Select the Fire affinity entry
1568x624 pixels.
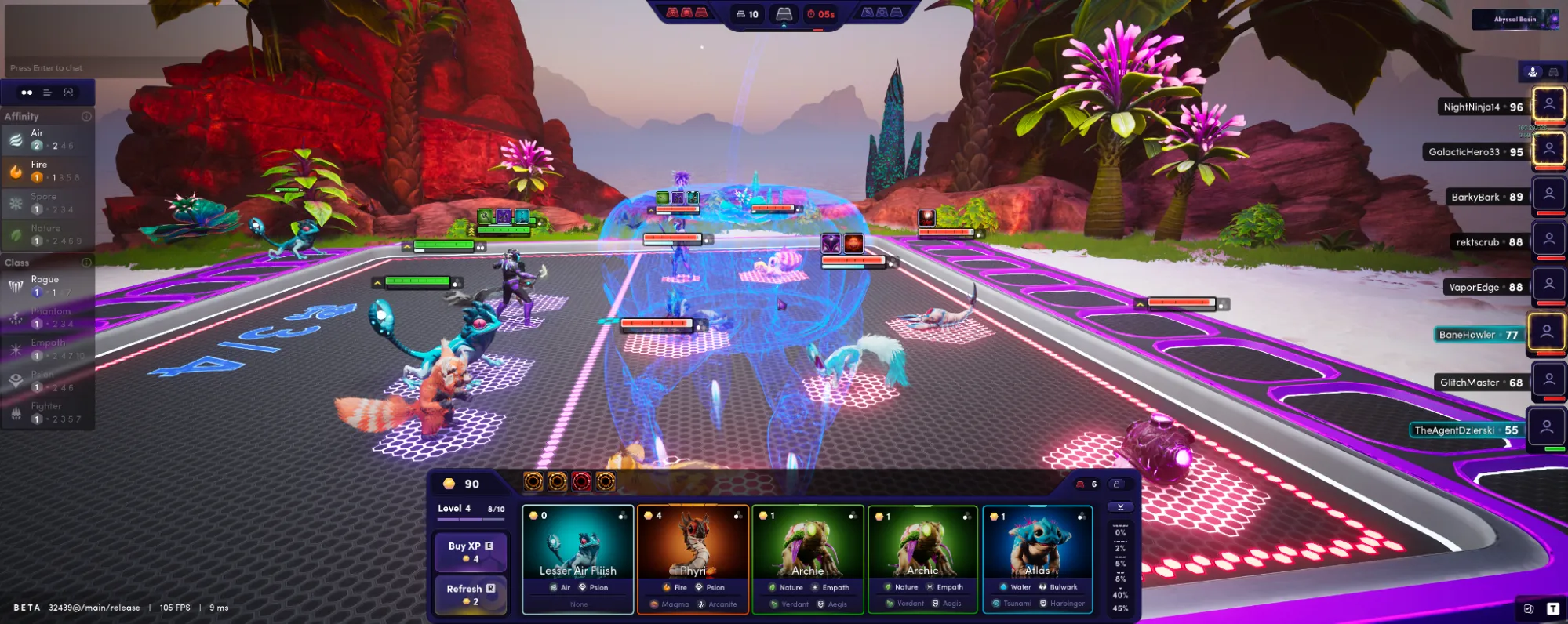[x=47, y=171]
